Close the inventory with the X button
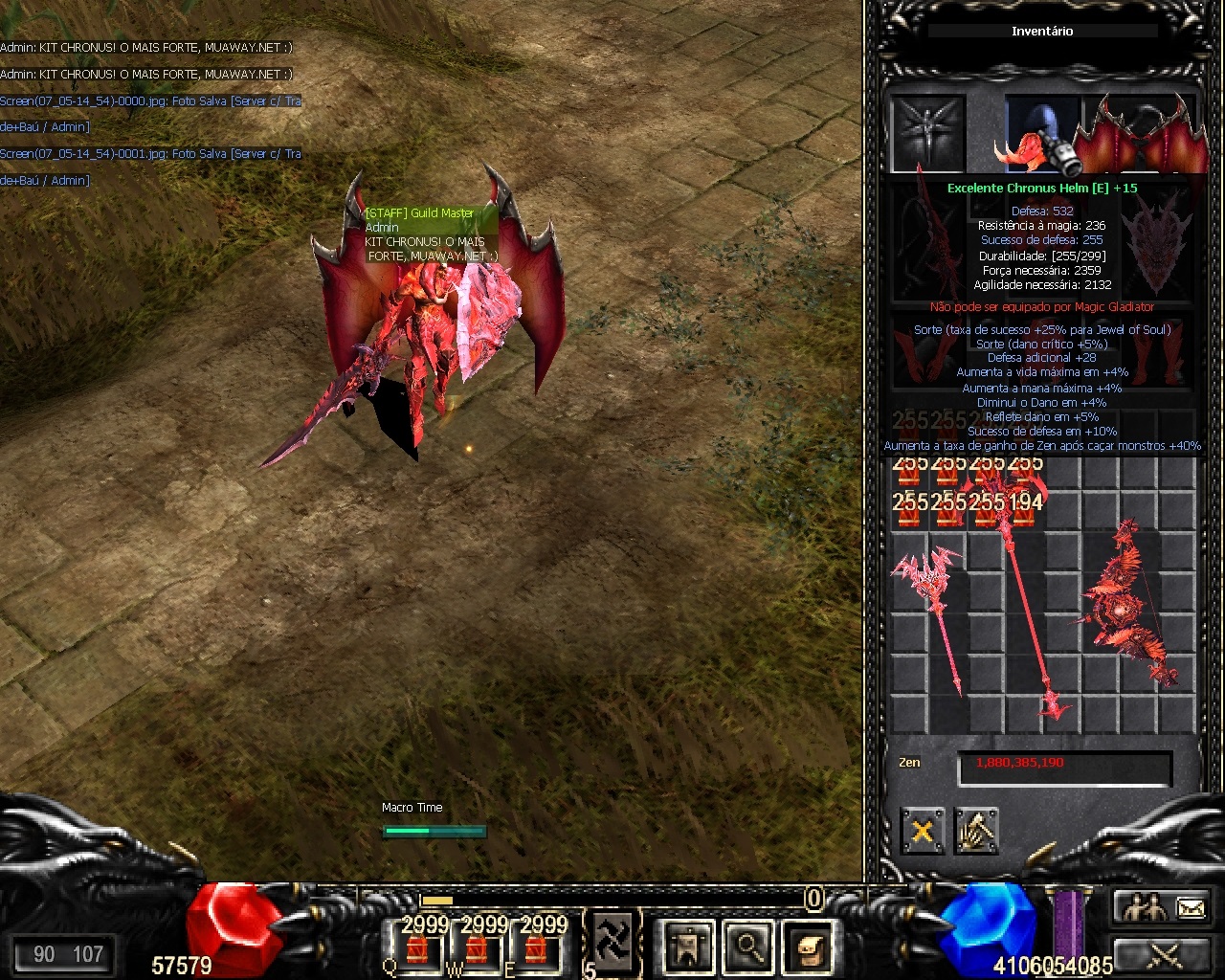This screenshot has height=980, width=1225. point(922,831)
